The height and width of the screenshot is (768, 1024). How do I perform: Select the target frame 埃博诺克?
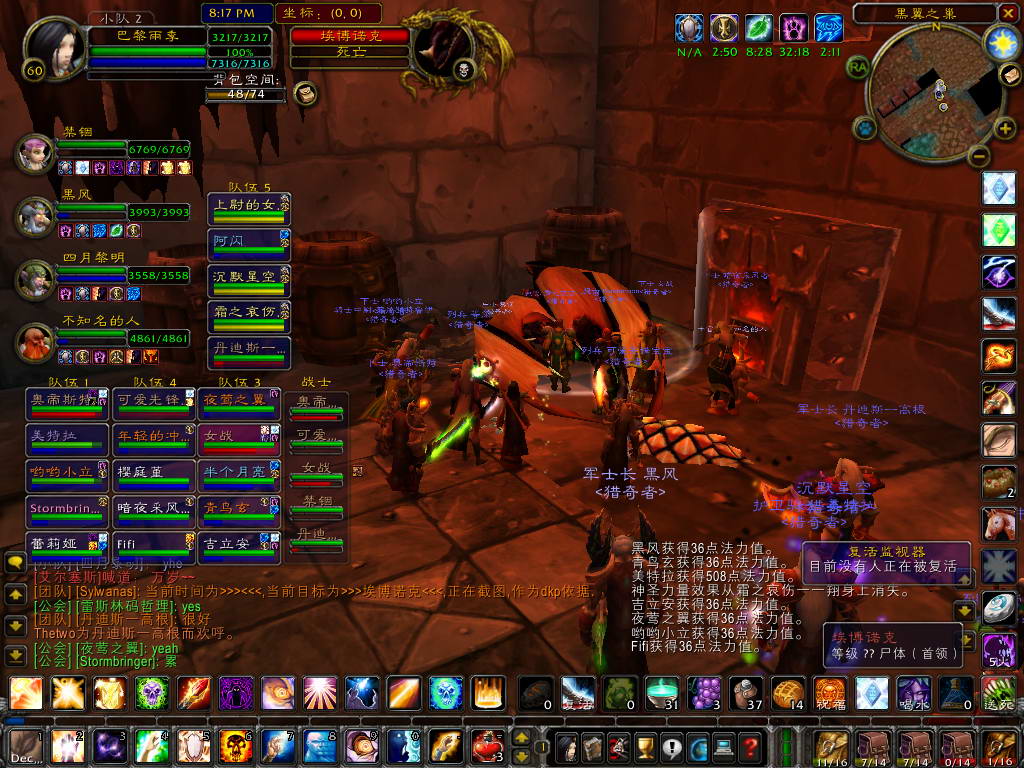[351, 36]
